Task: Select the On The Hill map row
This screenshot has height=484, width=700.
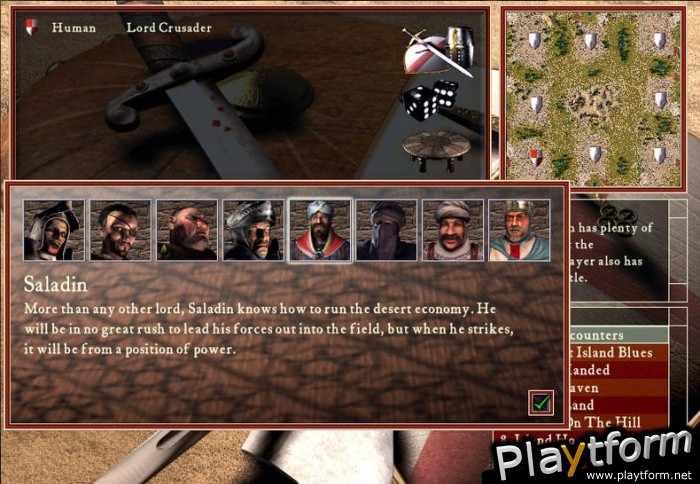Action: pos(622,423)
